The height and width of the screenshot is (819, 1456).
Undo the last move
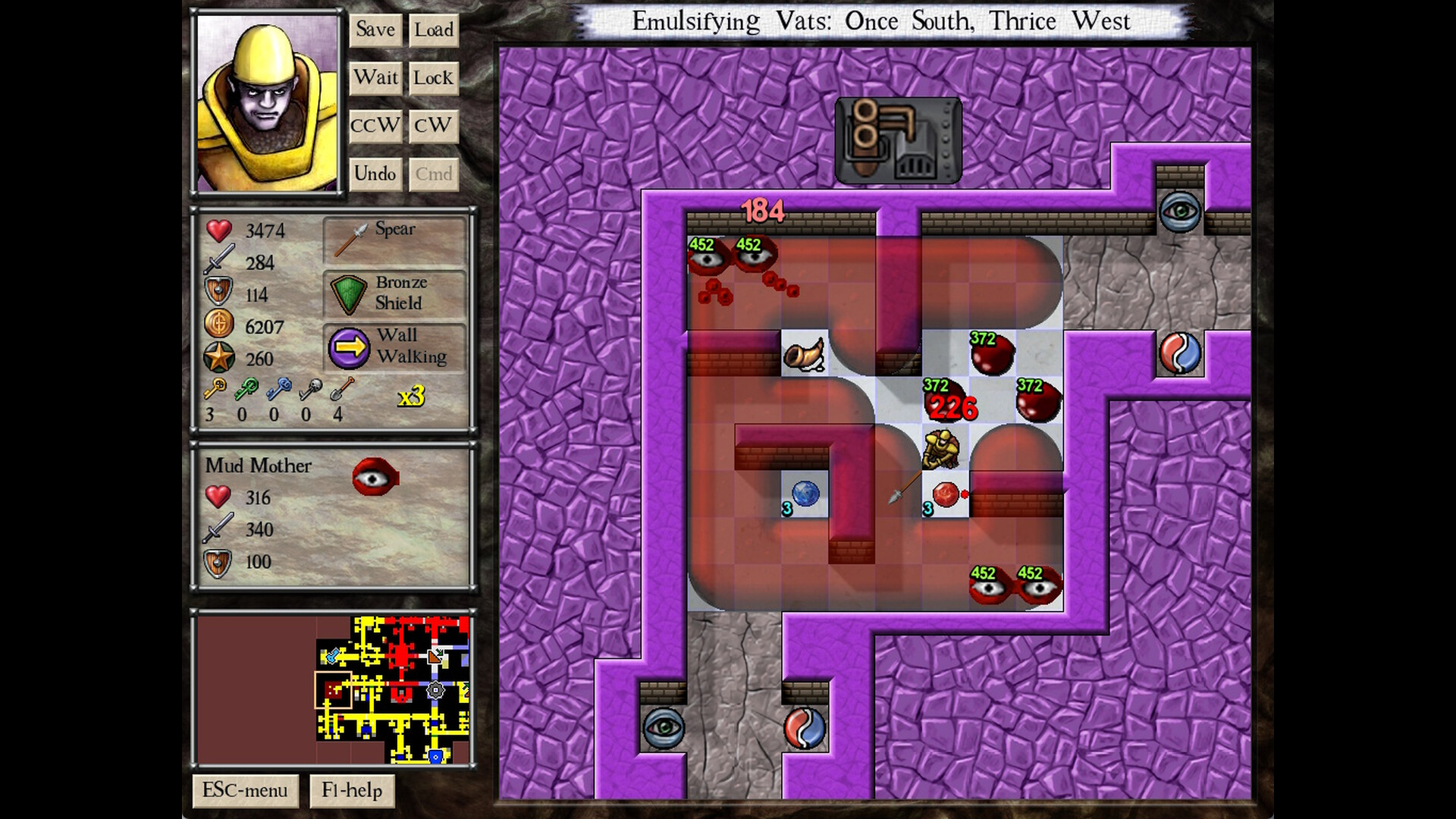pyautogui.click(x=375, y=174)
